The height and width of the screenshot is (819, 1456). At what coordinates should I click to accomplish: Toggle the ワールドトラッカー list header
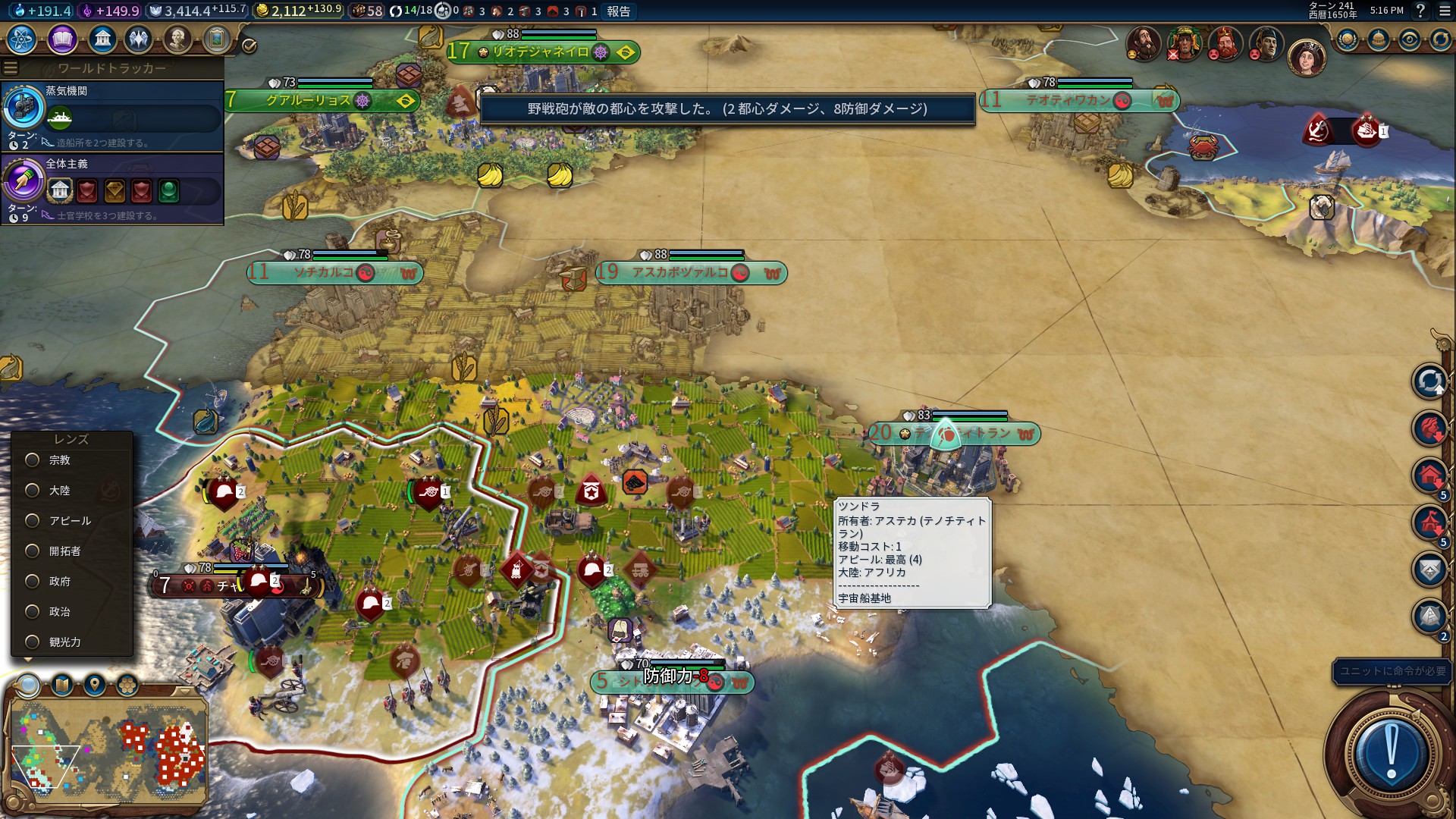point(111,68)
